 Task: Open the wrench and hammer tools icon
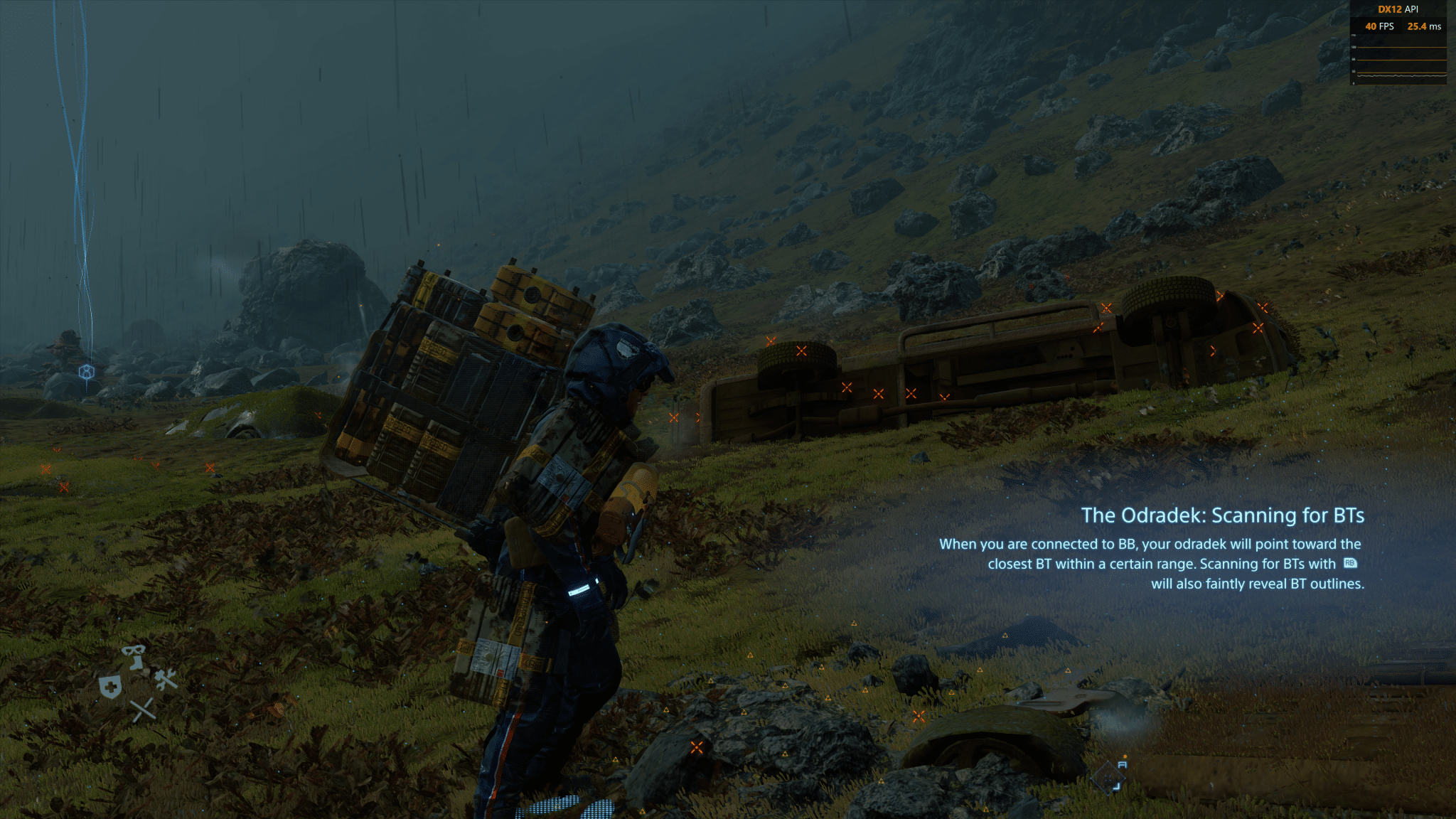166,679
